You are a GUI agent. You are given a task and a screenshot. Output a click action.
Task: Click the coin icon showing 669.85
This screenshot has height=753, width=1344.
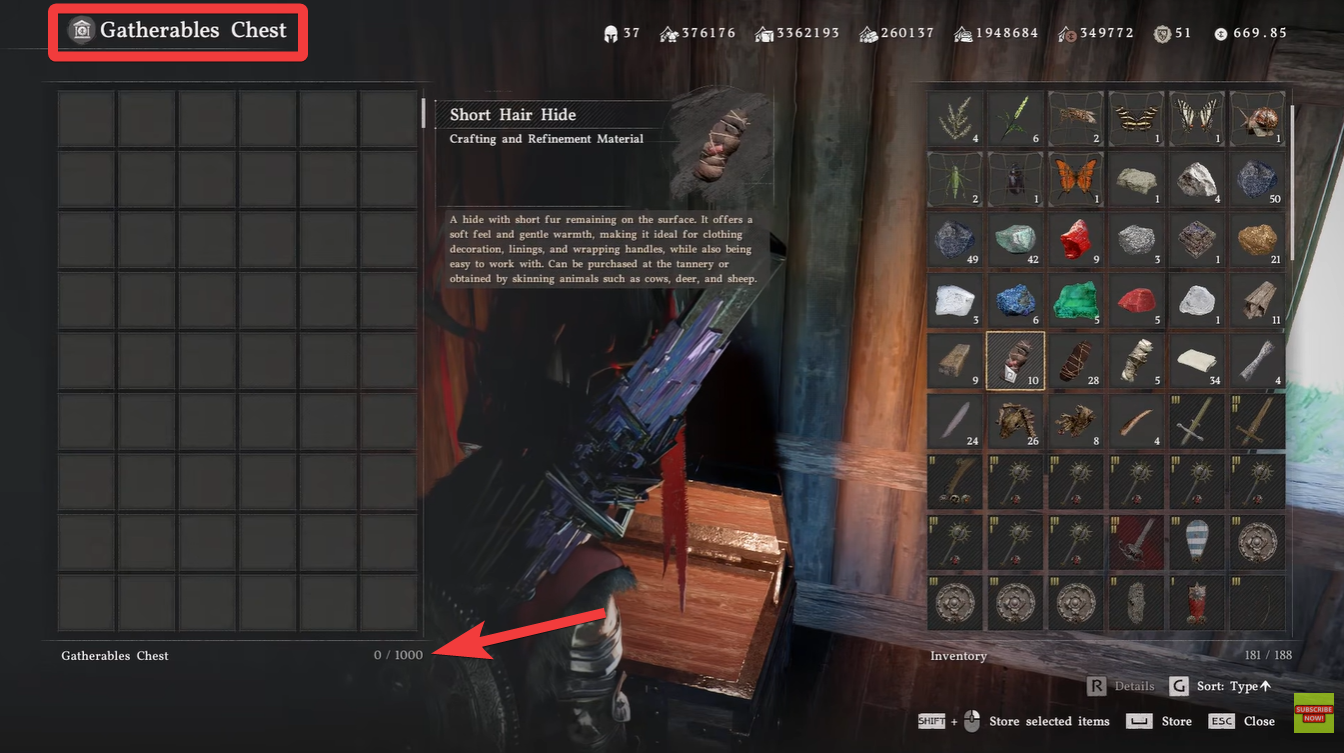(1219, 32)
